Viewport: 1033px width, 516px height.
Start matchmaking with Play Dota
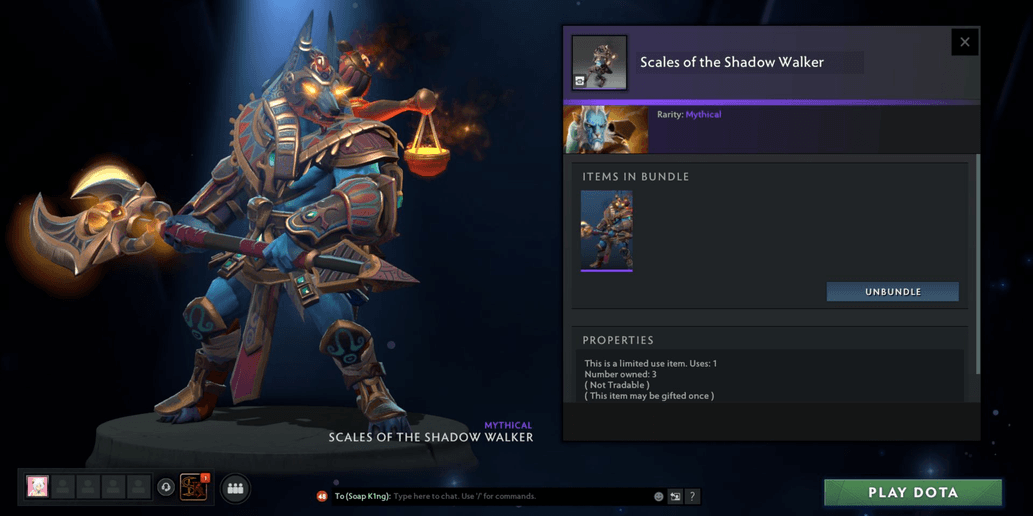click(912, 492)
